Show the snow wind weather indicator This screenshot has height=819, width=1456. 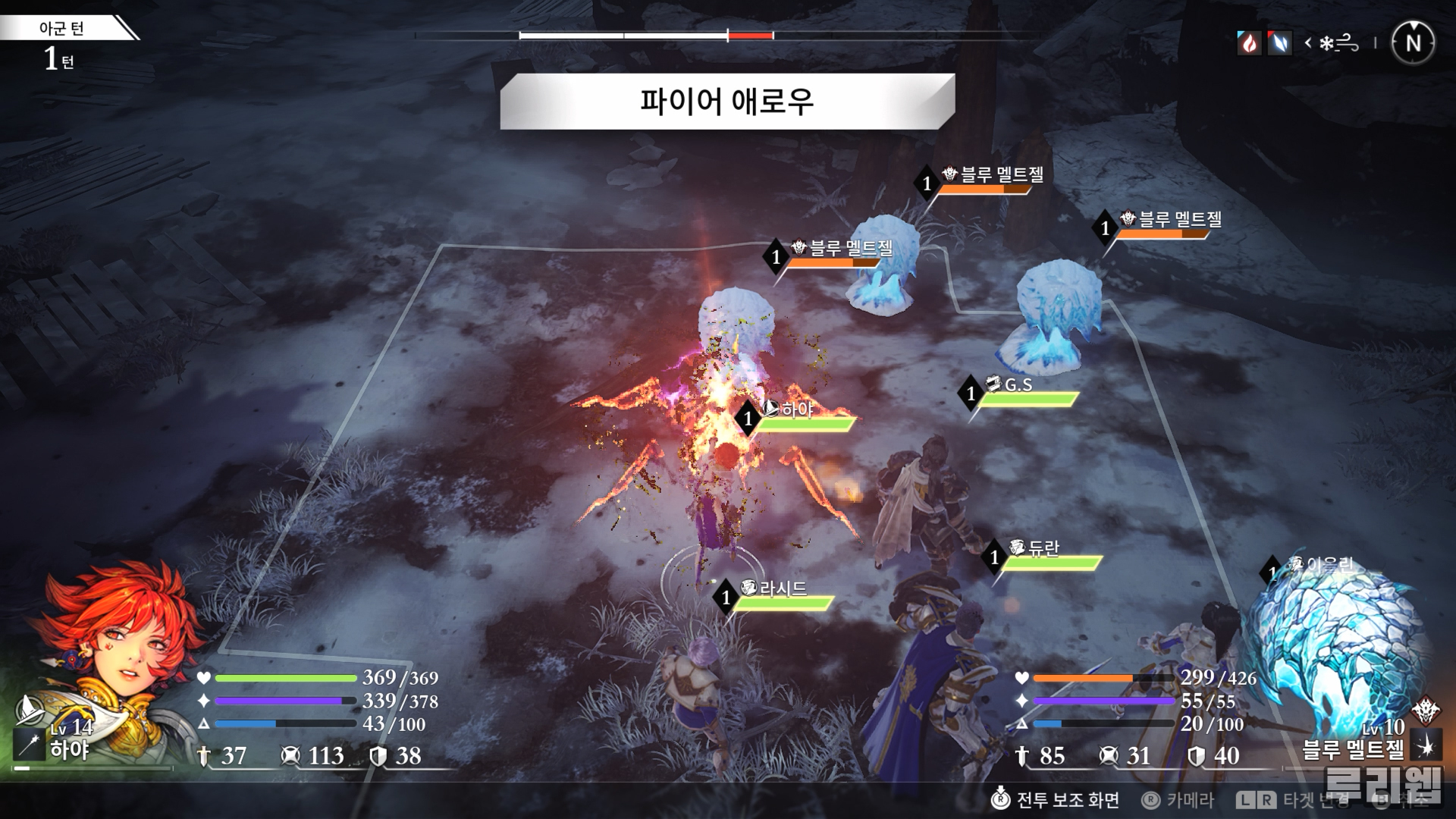point(1338,43)
